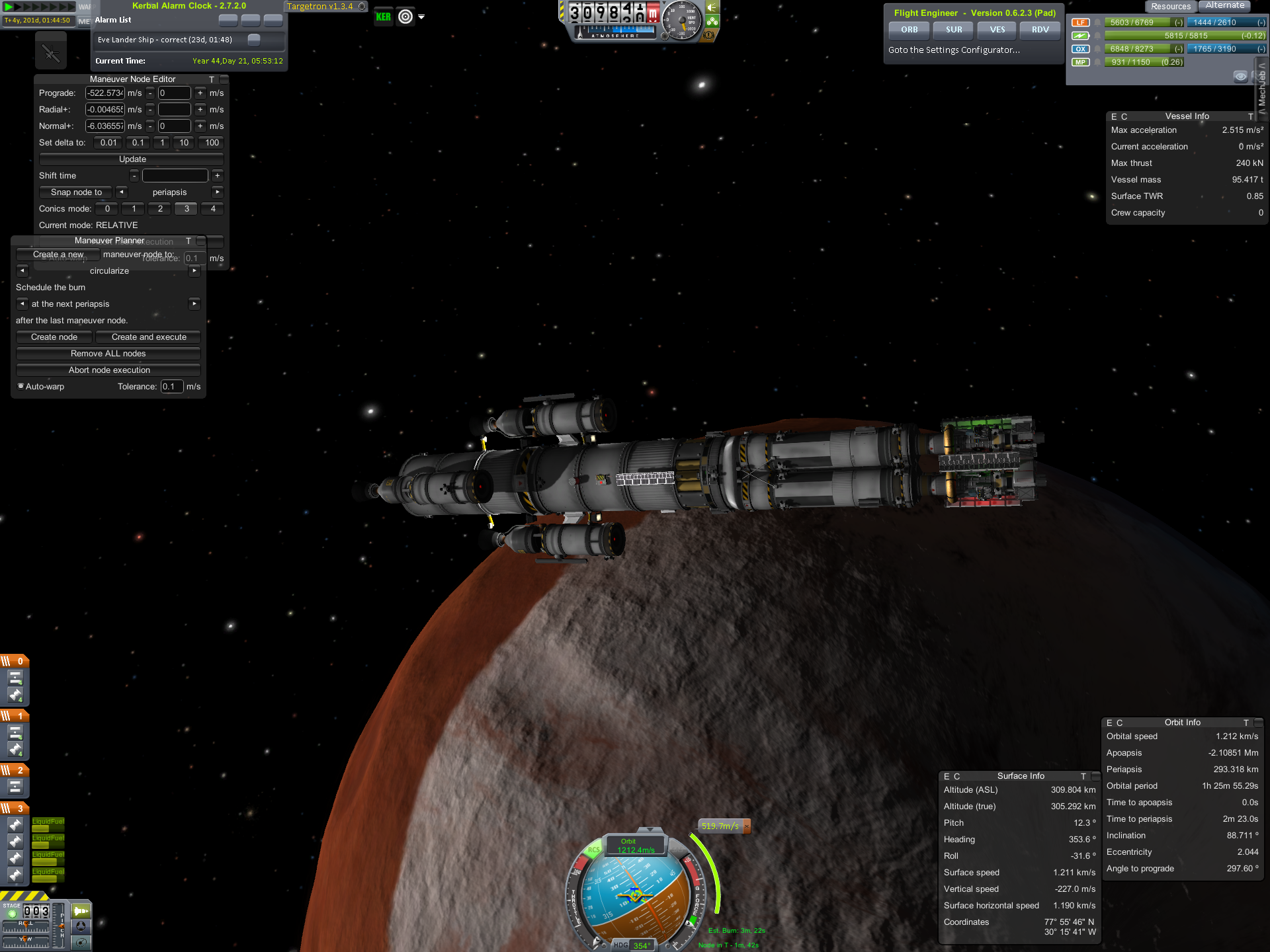Set delta to 100
The height and width of the screenshot is (952, 1270).
pos(212,143)
